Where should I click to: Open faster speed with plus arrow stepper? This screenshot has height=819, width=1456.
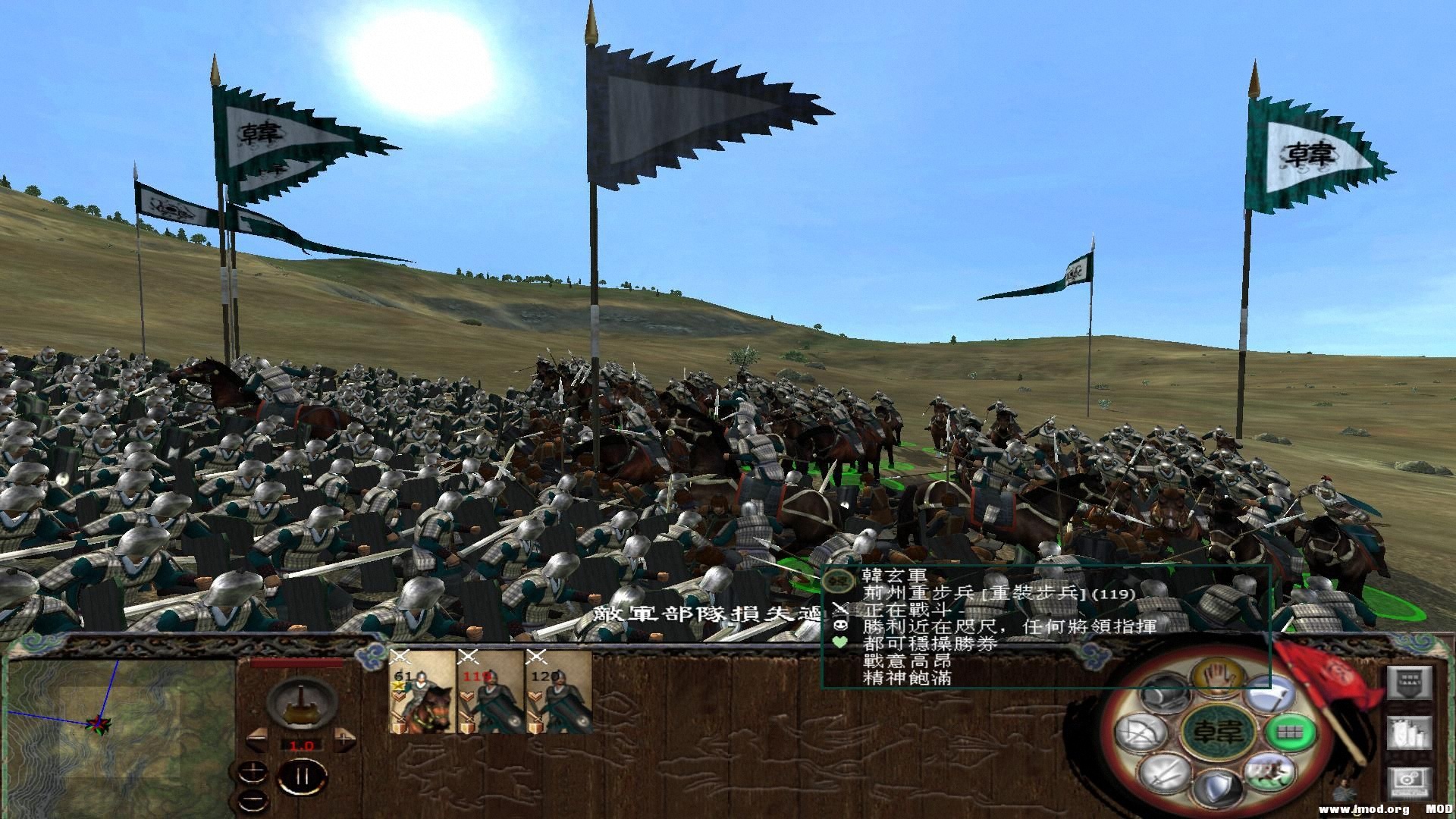344,739
